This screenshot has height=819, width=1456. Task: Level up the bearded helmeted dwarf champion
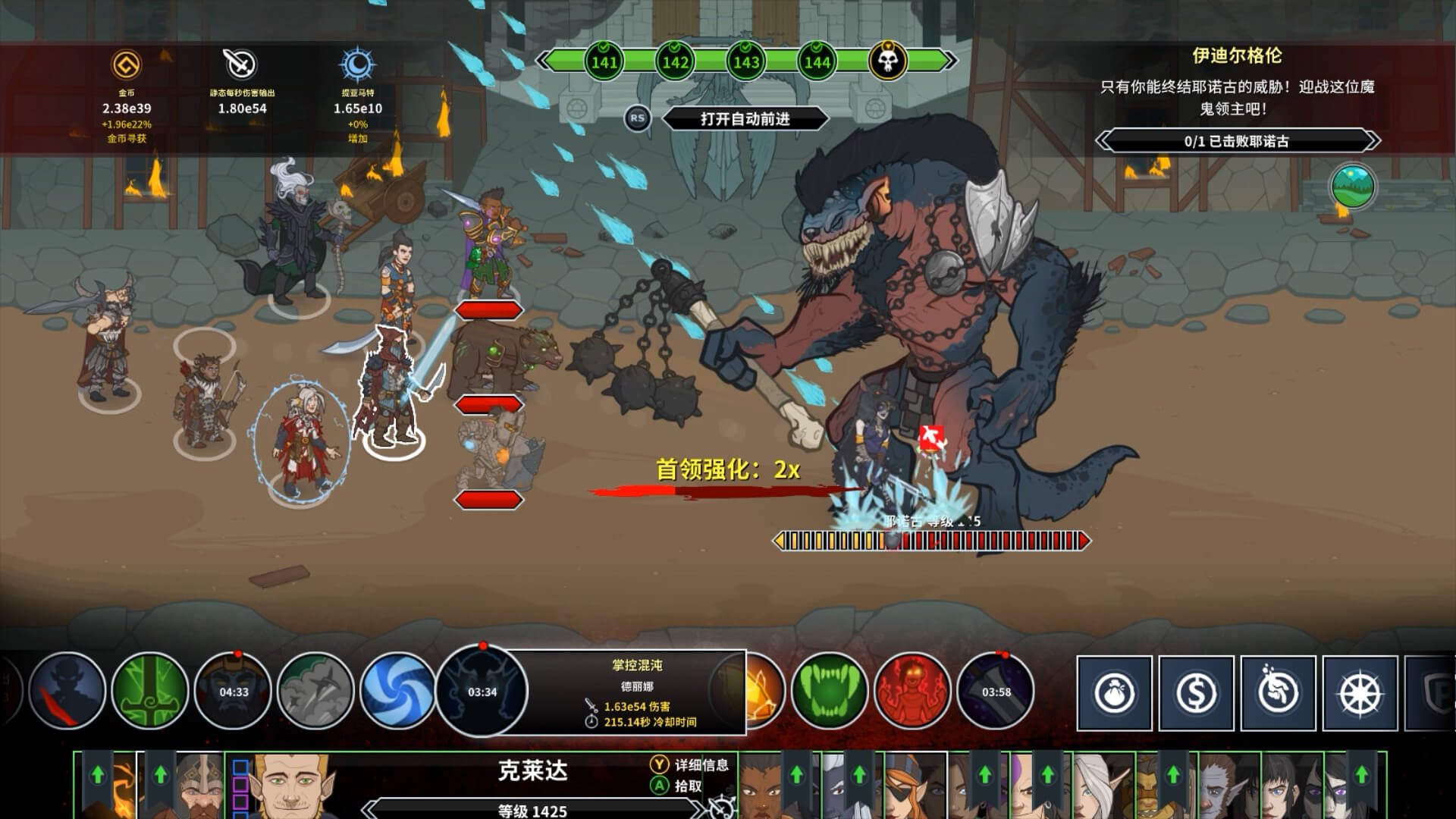pyautogui.click(x=160, y=775)
